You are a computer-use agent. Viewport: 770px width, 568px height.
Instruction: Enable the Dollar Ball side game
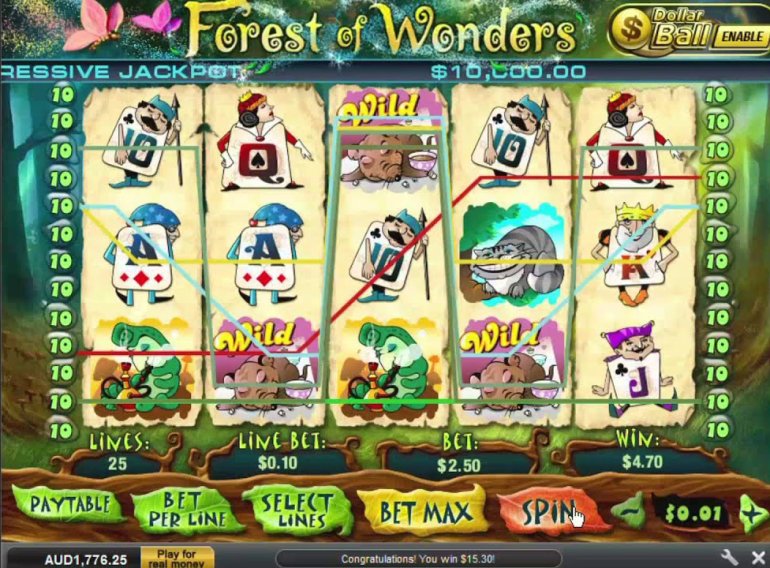click(x=741, y=37)
